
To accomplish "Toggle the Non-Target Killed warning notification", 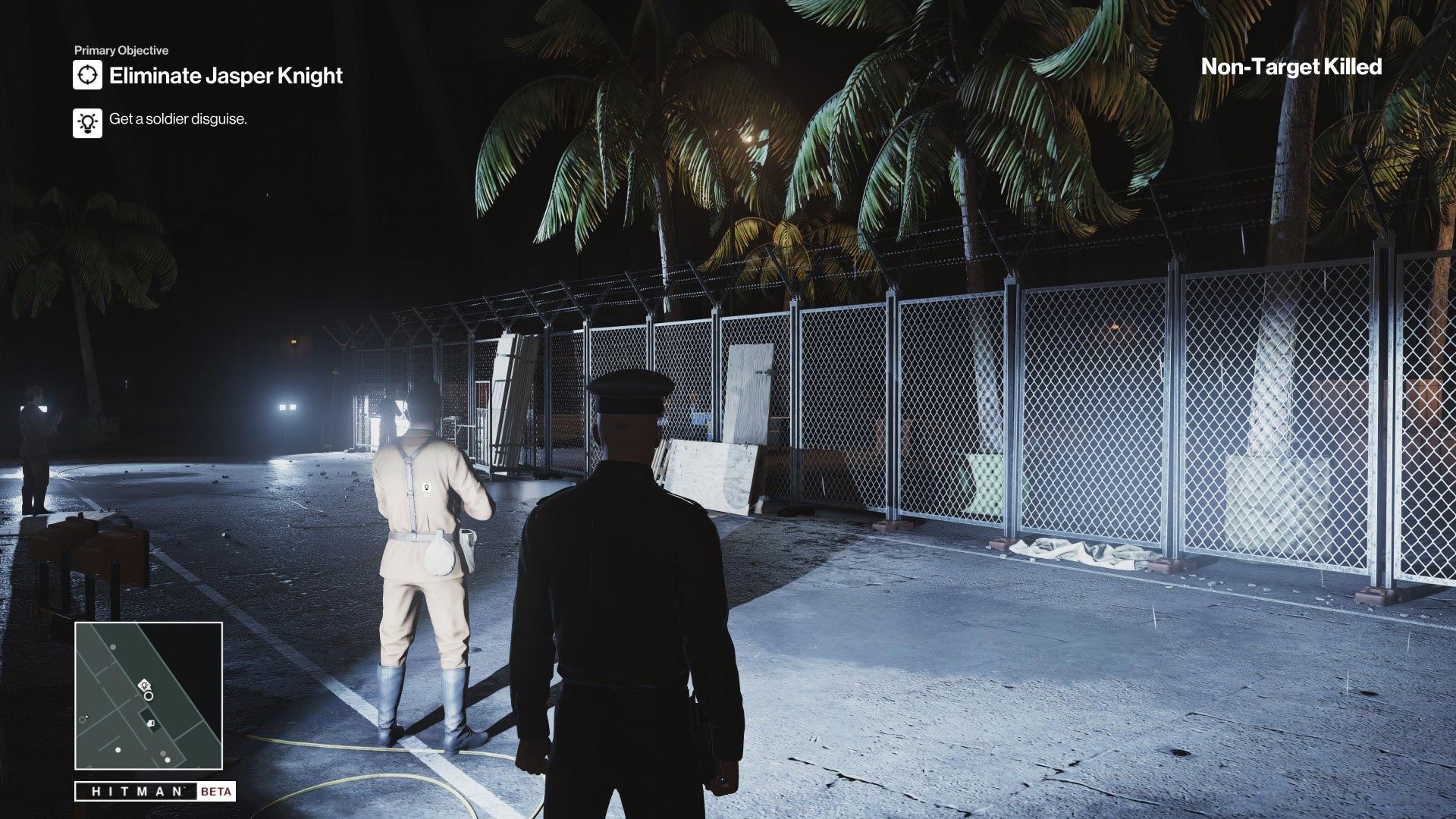I will coord(1291,67).
